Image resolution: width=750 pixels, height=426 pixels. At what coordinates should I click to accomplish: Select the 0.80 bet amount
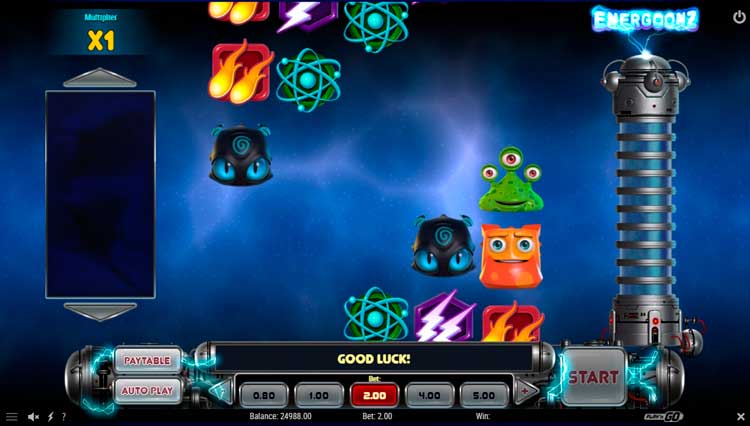[x=264, y=395]
